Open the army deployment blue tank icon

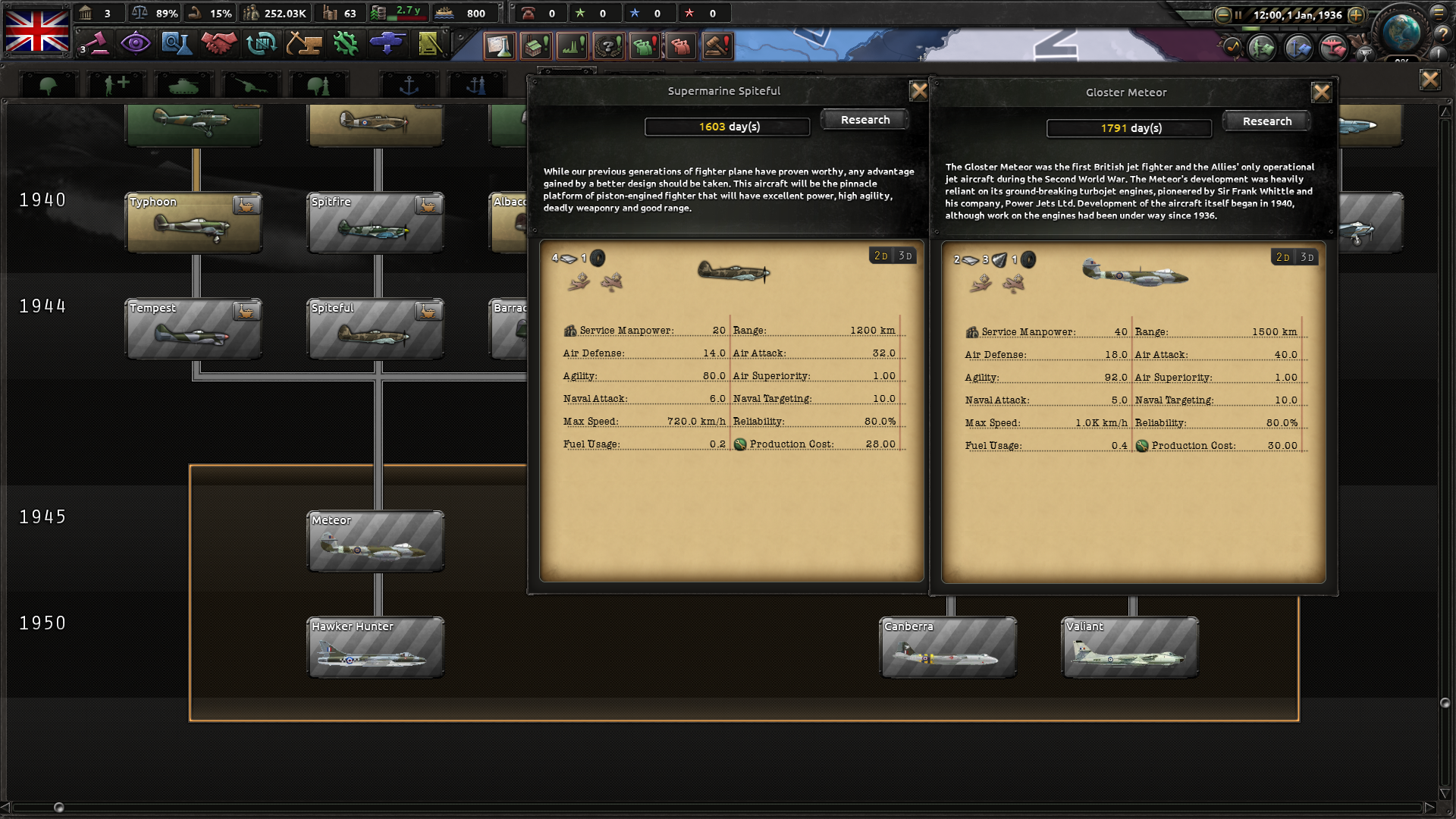point(387,43)
